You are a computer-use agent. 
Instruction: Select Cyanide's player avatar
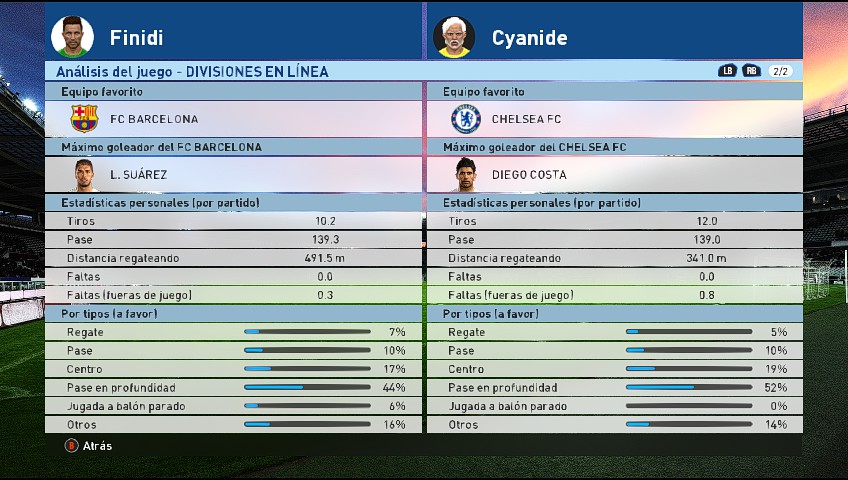click(454, 37)
